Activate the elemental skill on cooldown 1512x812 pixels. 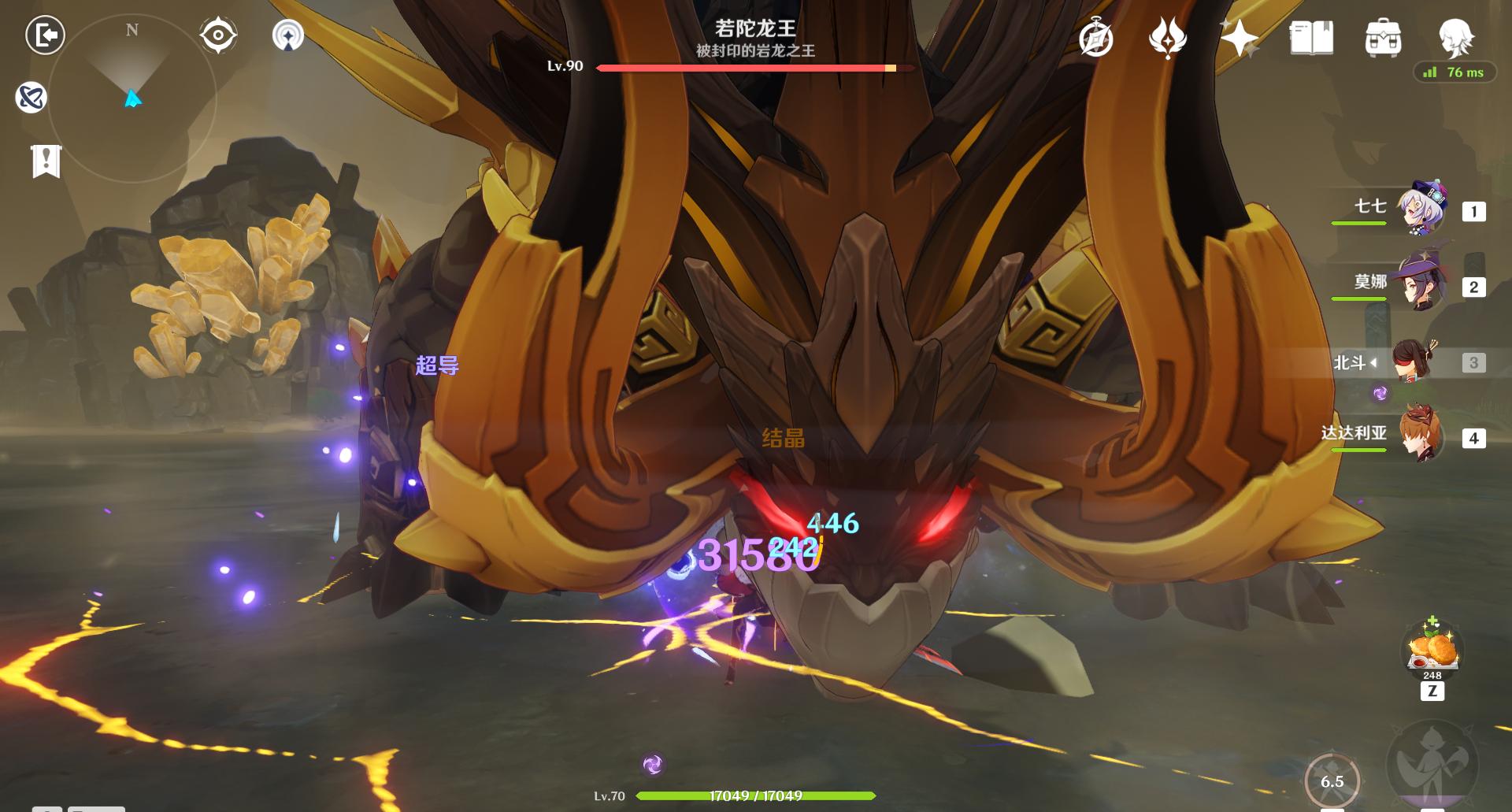pyautogui.click(x=1332, y=780)
